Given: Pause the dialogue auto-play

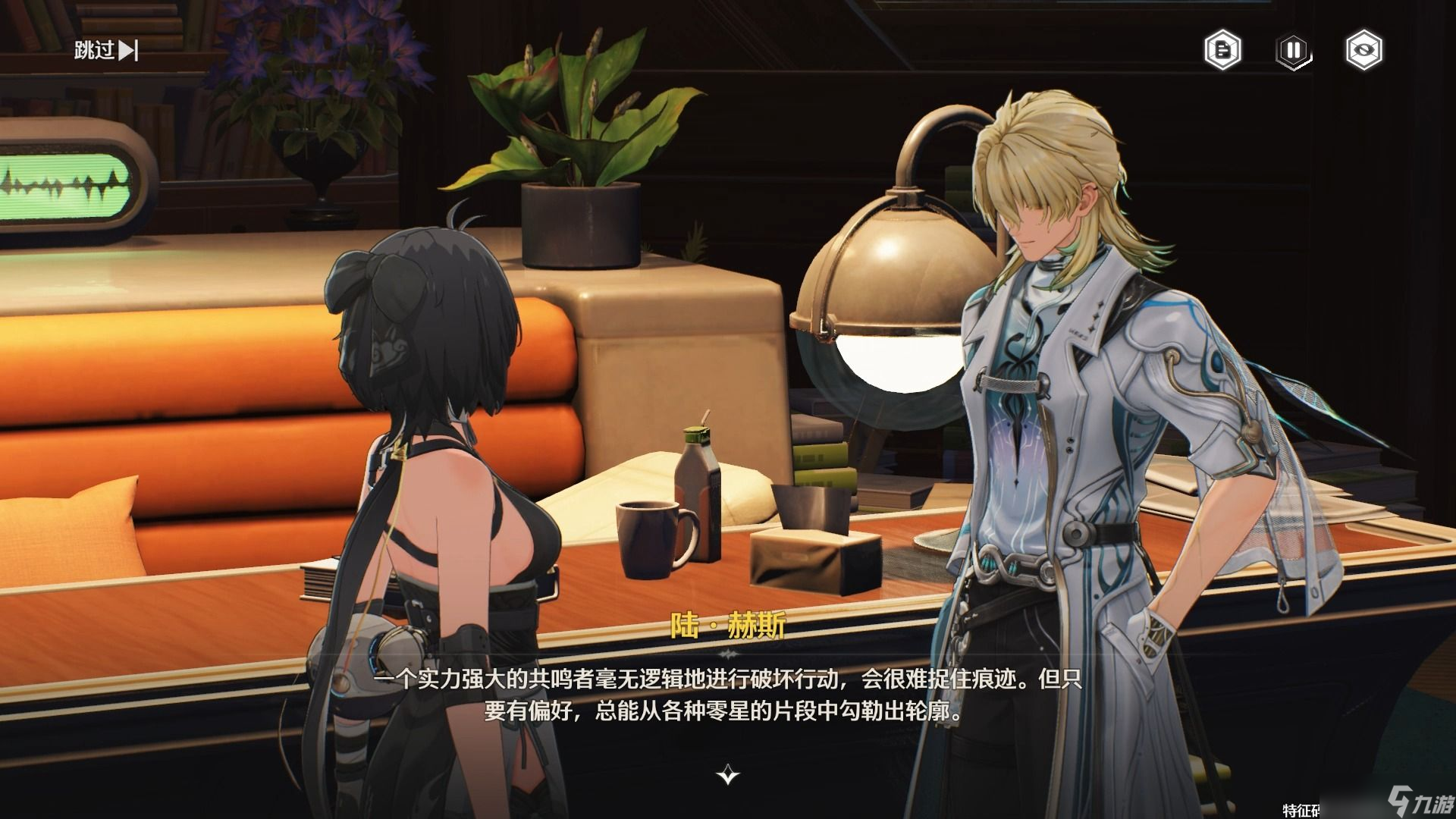Looking at the screenshot, I should pos(1293,51).
